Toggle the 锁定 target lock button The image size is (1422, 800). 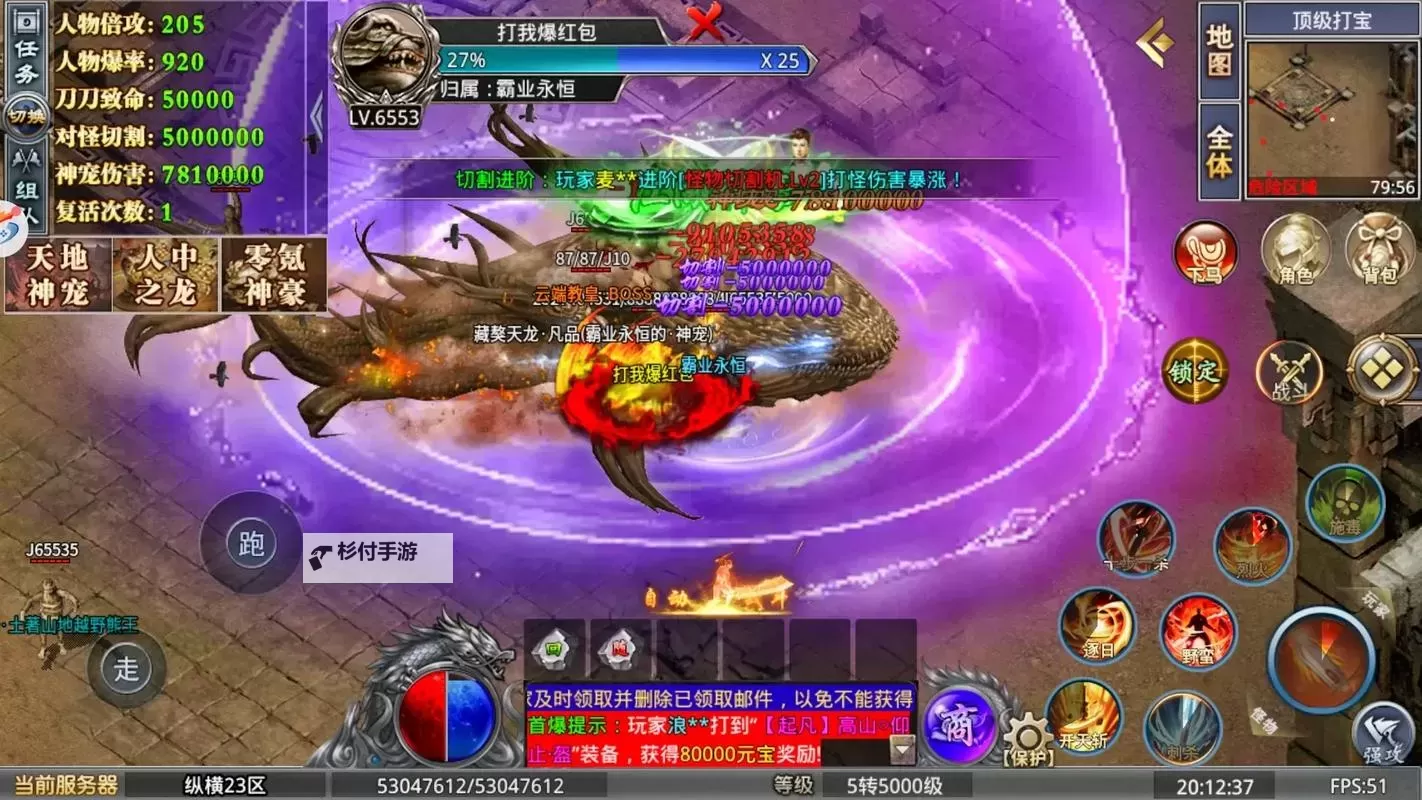tap(1196, 372)
